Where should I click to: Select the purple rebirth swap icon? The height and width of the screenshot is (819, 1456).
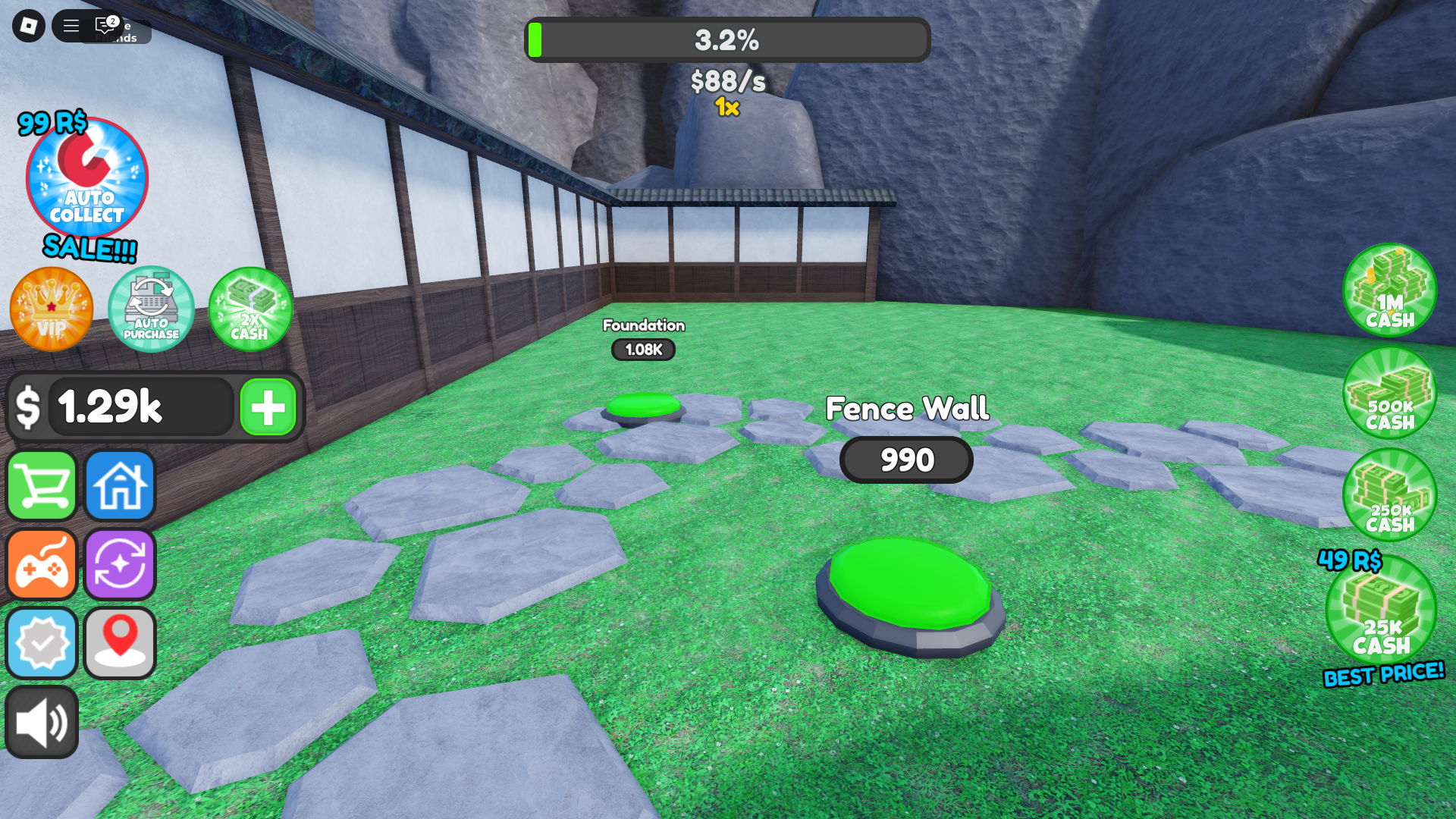click(x=119, y=564)
